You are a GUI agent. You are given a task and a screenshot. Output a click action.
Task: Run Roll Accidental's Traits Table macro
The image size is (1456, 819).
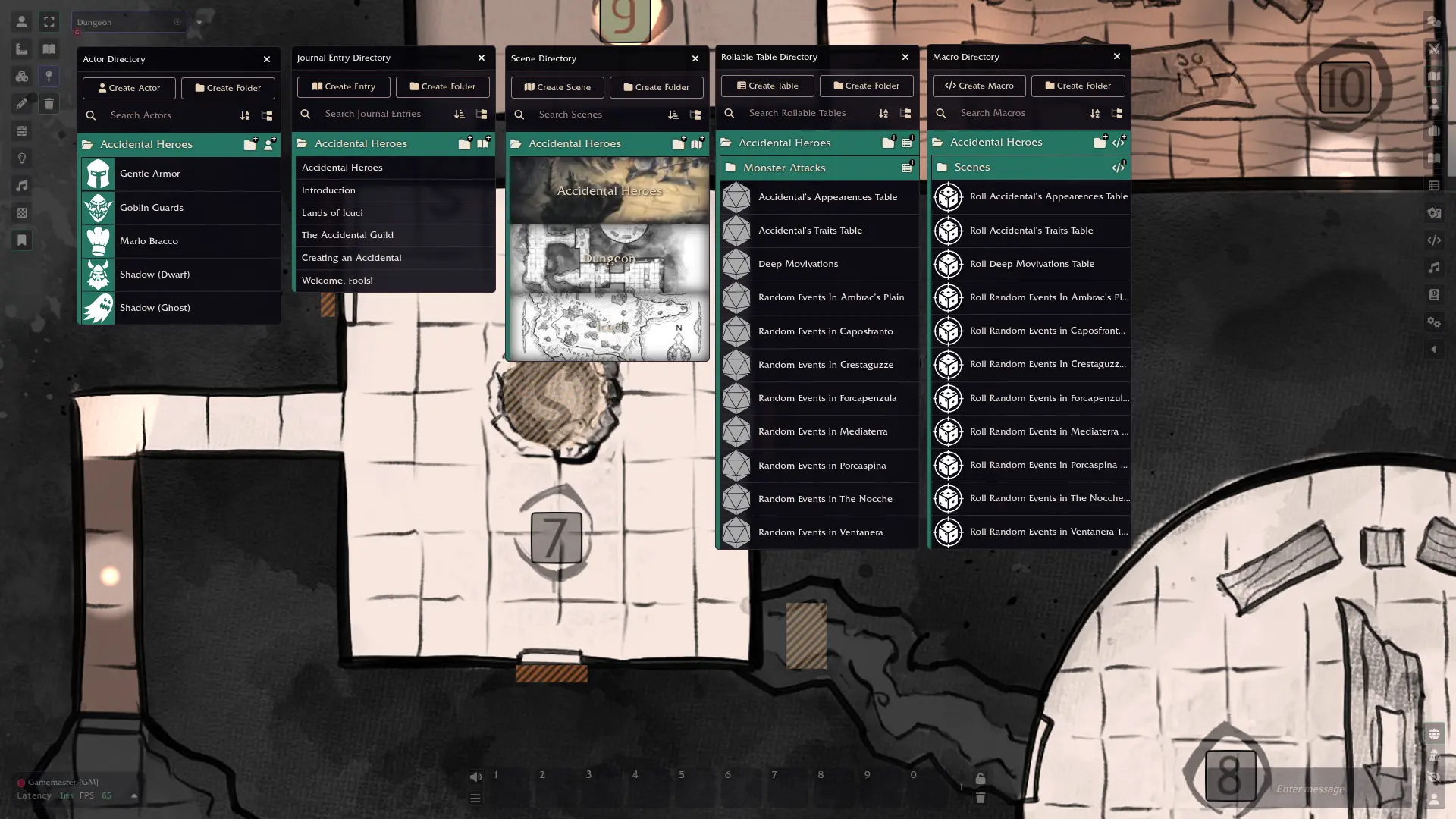(1031, 231)
